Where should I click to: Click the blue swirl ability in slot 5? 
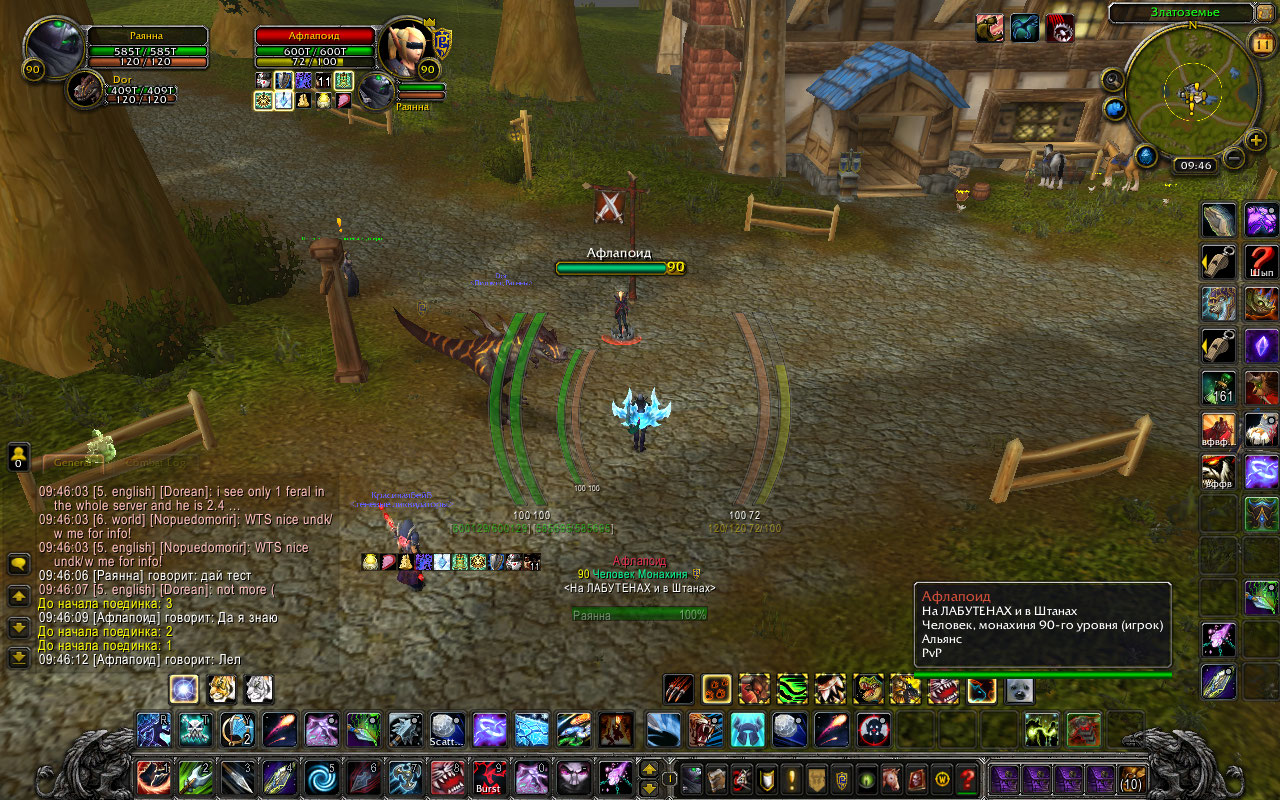click(321, 777)
